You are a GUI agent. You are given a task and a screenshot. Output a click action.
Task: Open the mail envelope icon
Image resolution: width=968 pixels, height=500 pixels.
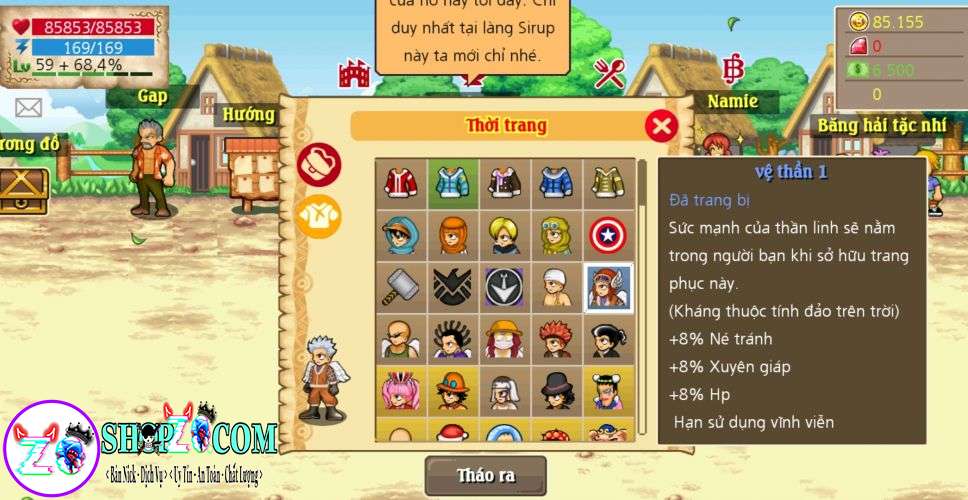click(29, 108)
